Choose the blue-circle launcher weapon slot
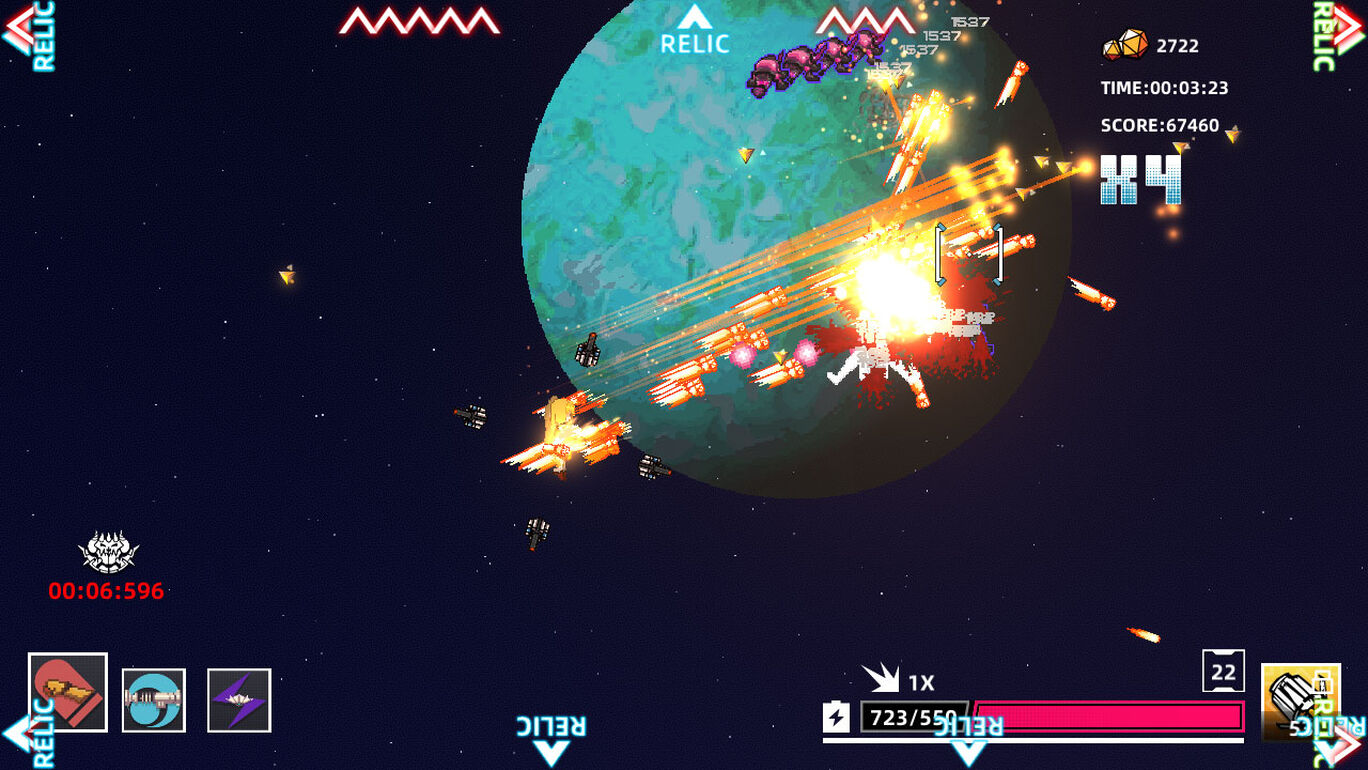This screenshot has width=1368, height=770. (x=154, y=700)
